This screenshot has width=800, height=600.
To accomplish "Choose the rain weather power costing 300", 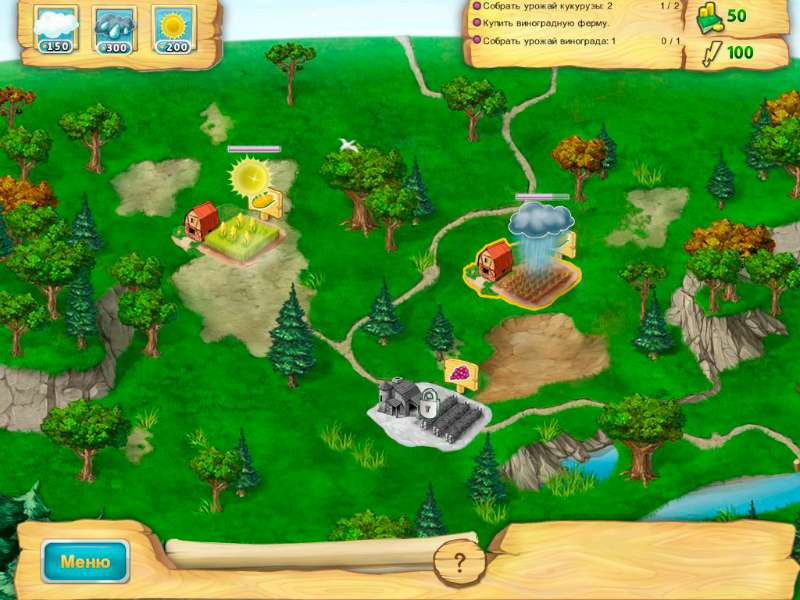I will pos(114,29).
